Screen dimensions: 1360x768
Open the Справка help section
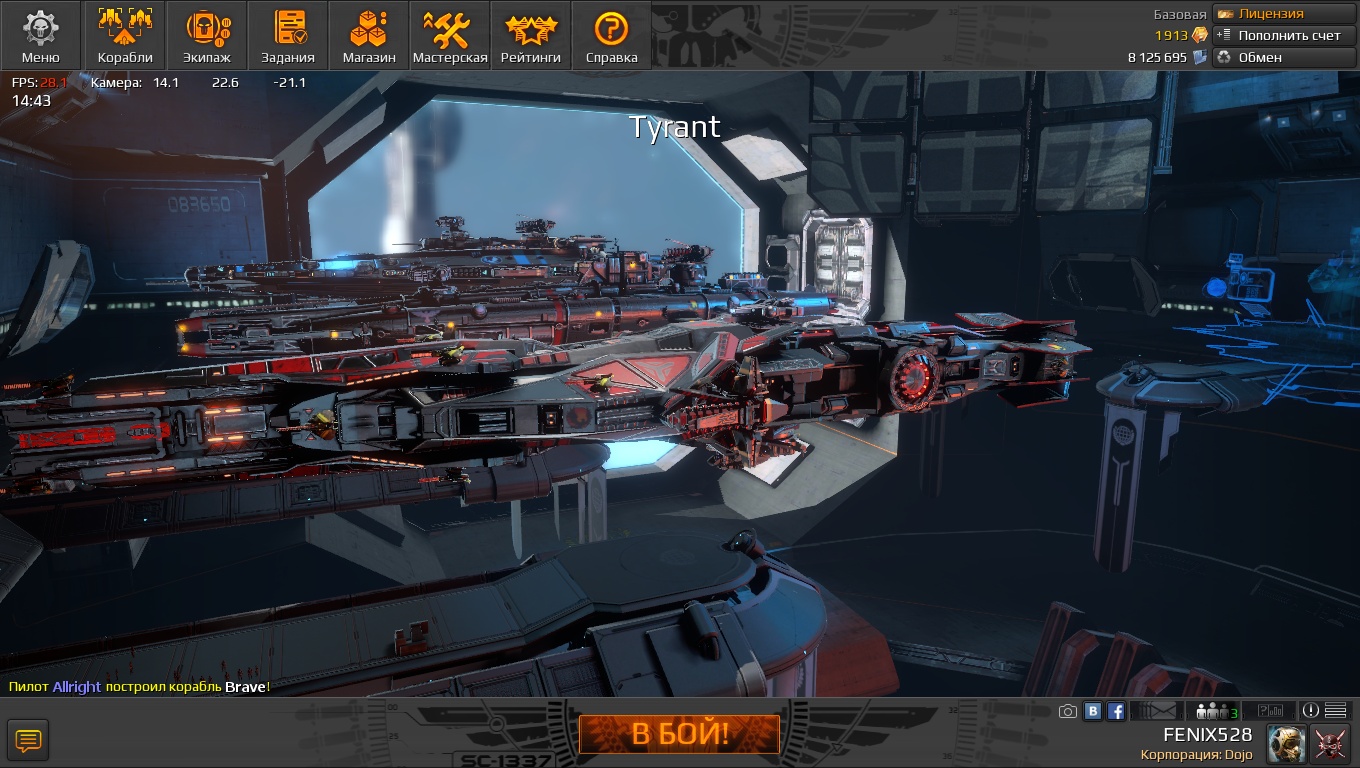(611, 36)
